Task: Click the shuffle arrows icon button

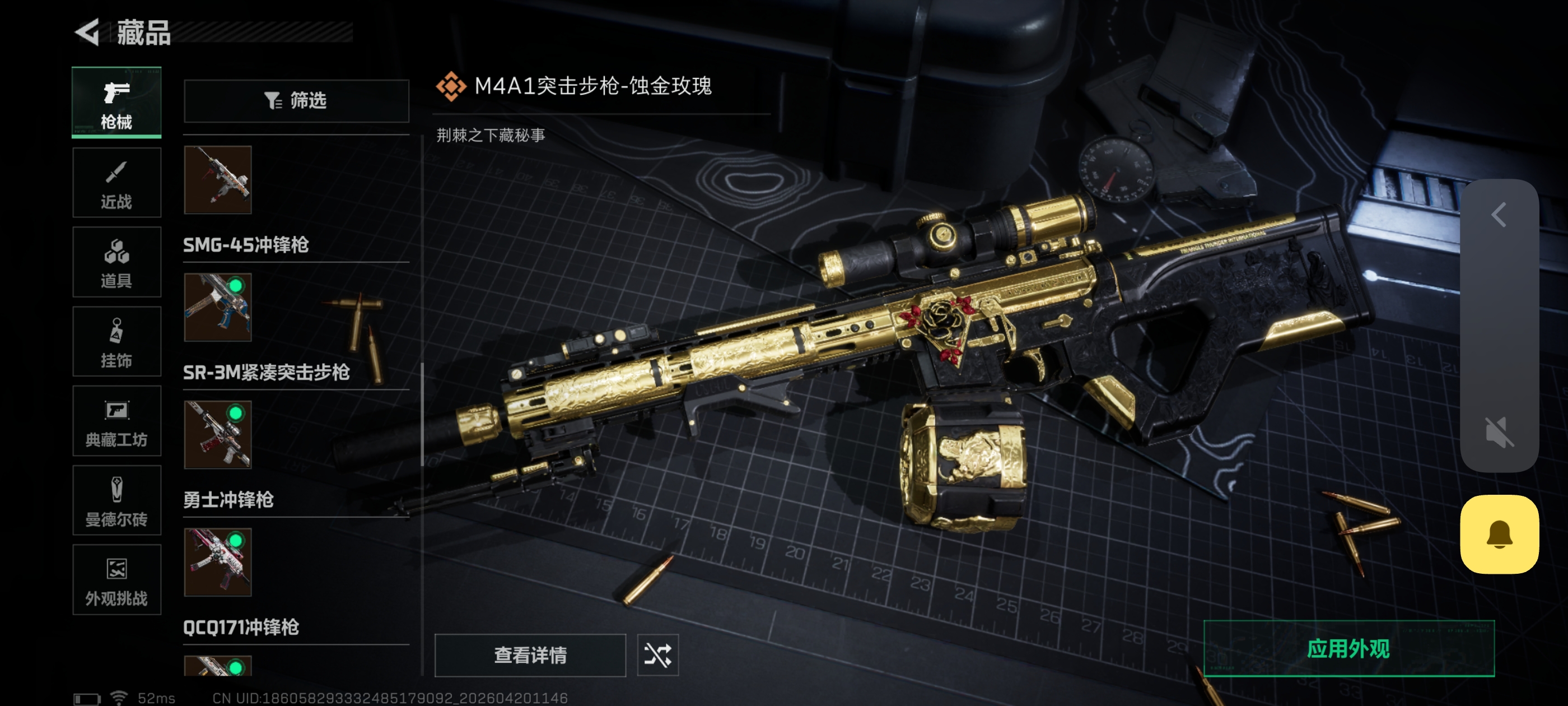Action: (657, 655)
